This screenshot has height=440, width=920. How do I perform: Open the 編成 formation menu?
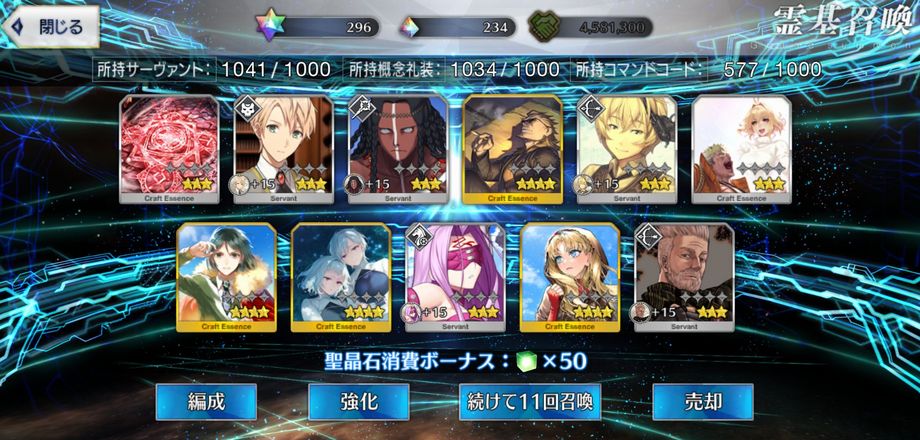206,402
